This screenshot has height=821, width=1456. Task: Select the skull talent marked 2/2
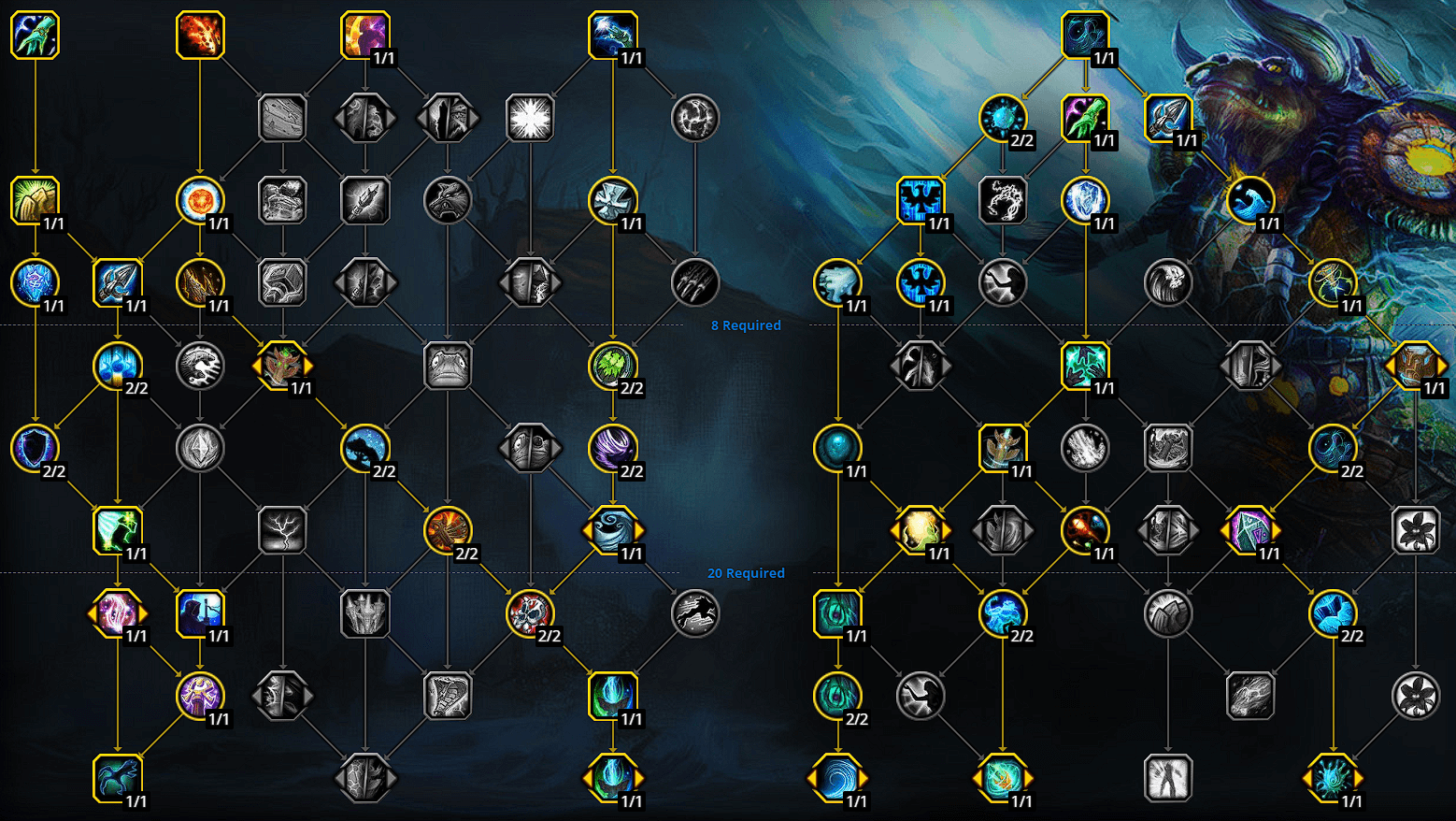pyautogui.click(x=529, y=613)
